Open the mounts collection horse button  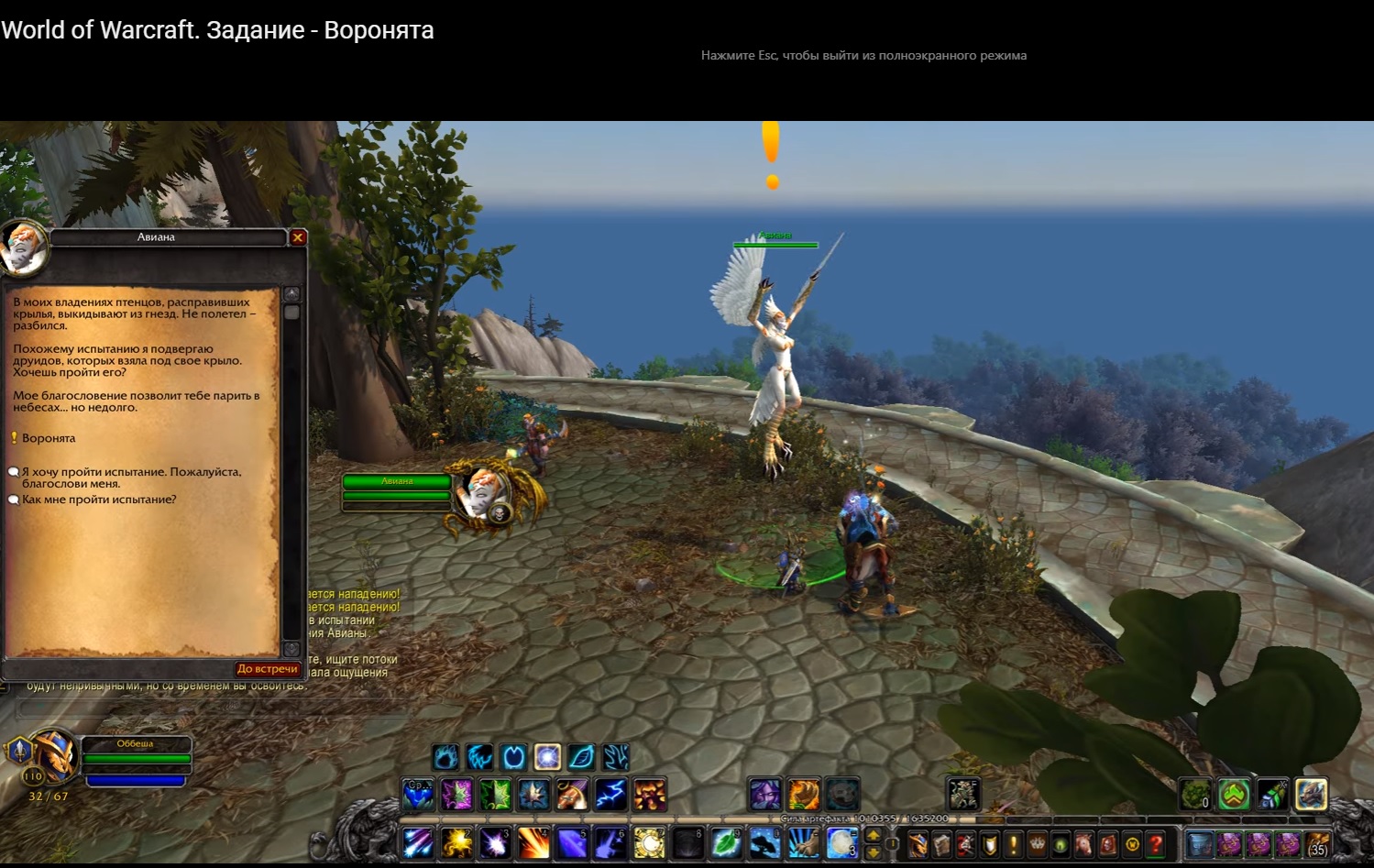pyautogui.click(x=1084, y=843)
